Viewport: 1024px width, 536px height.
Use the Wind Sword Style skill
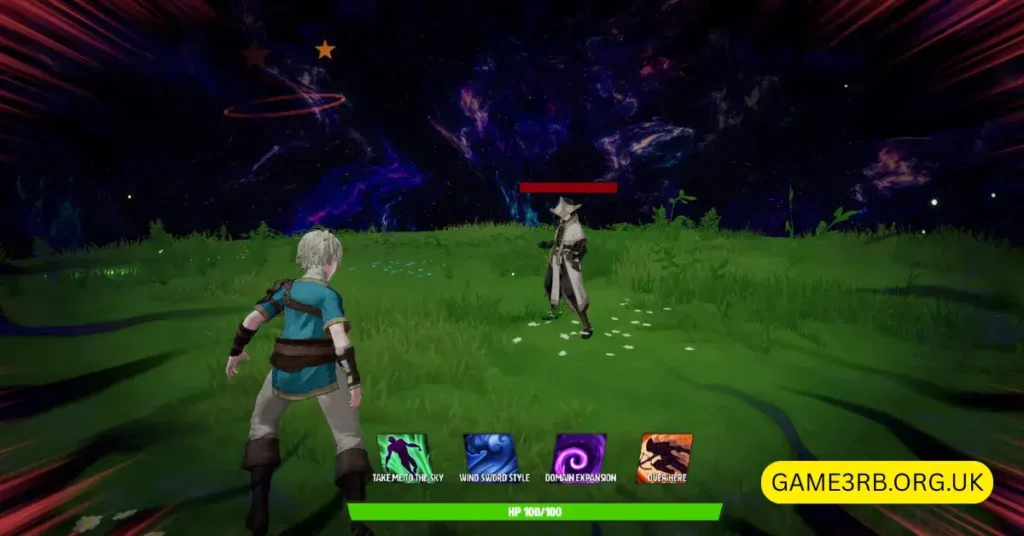pyautogui.click(x=490, y=455)
